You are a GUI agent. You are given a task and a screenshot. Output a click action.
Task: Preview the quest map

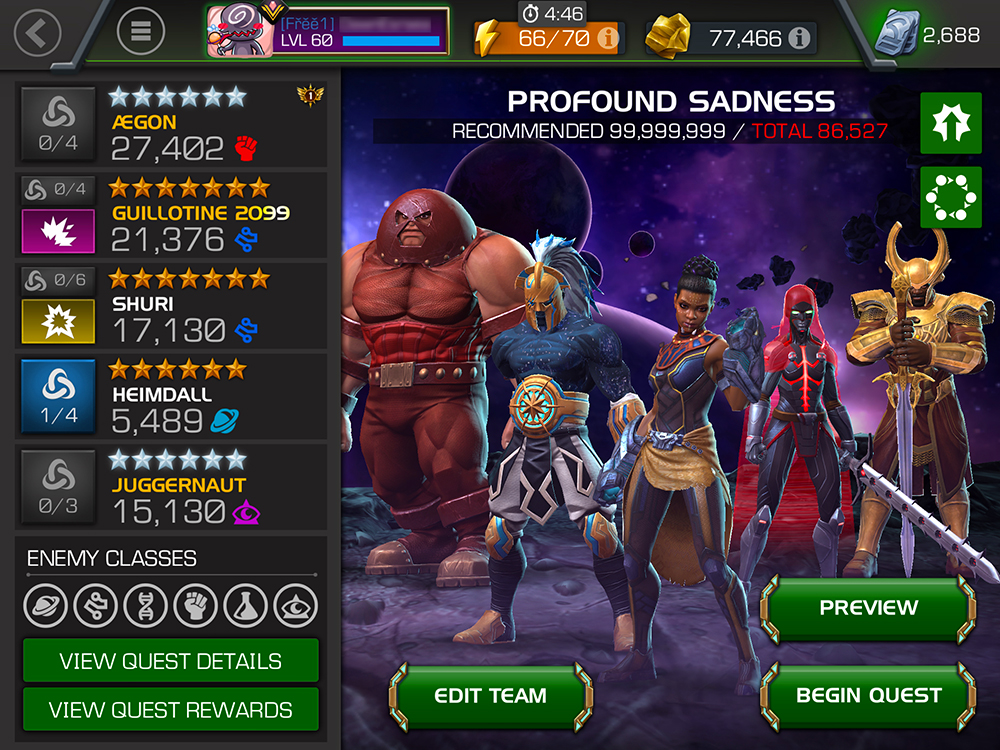pyautogui.click(x=868, y=607)
